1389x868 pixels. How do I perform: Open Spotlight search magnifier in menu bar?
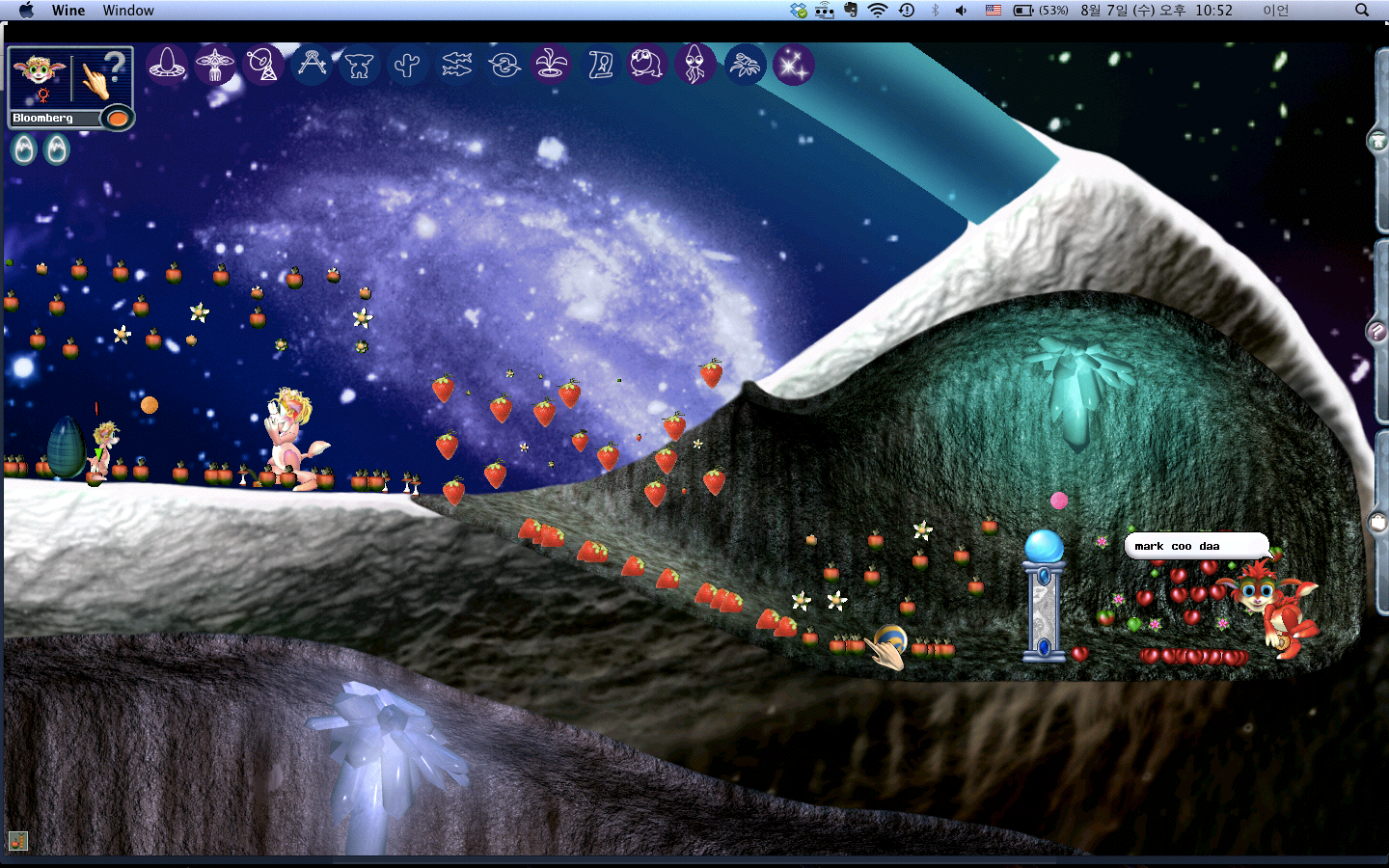1362,11
